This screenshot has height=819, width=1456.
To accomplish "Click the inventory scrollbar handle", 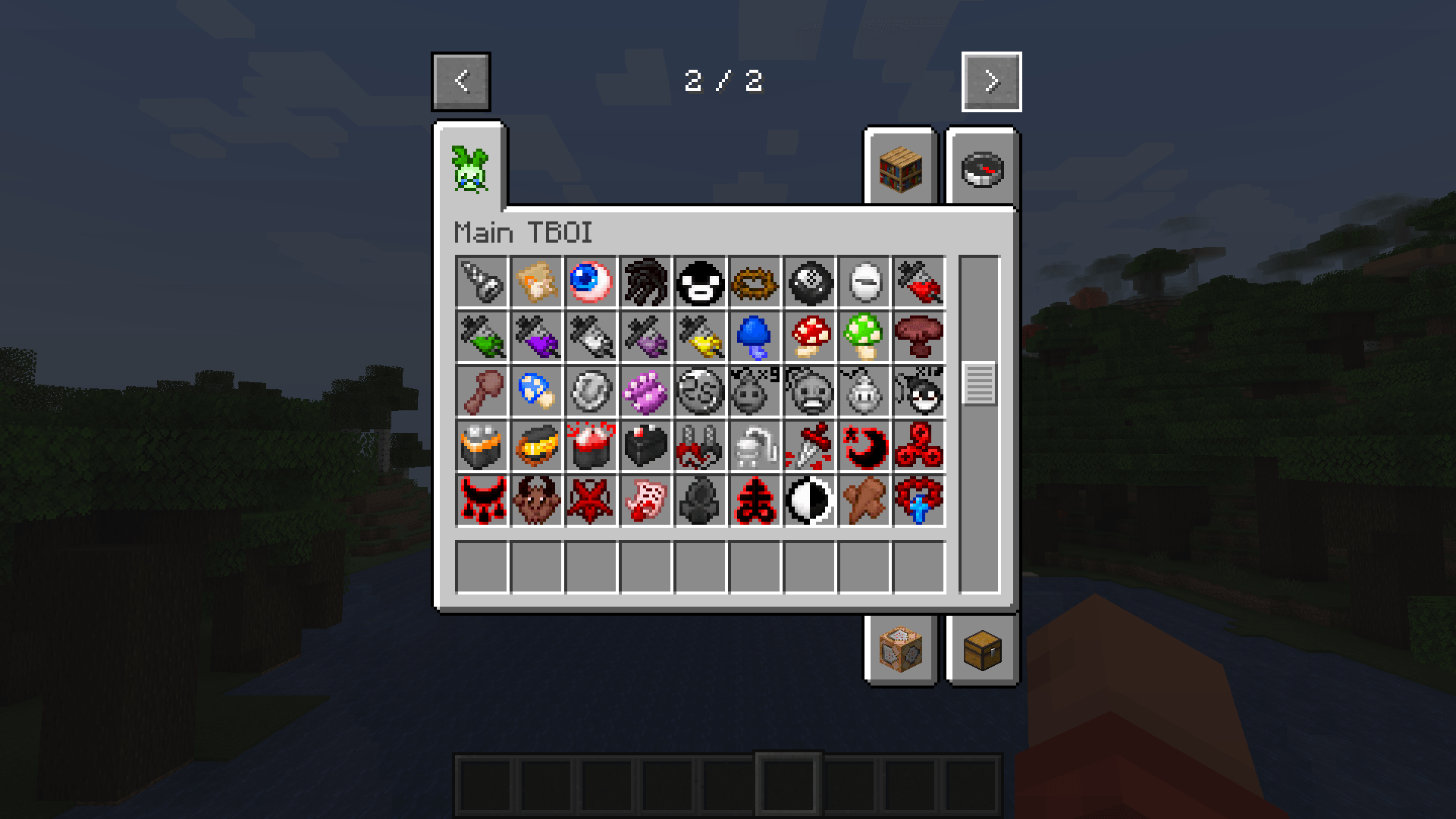I will tap(981, 383).
